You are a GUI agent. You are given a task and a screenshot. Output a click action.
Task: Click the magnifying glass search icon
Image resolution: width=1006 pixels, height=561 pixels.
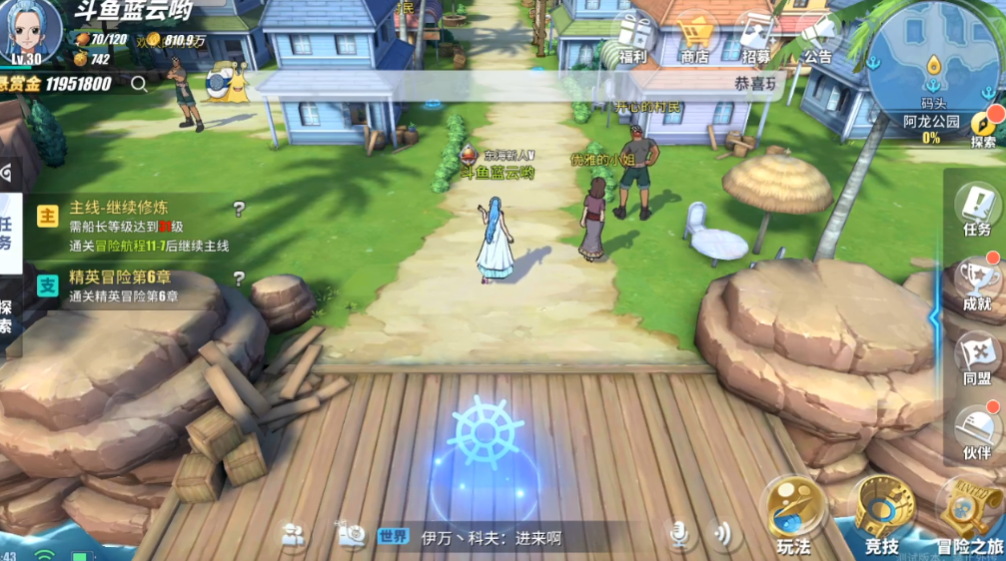[x=139, y=85]
